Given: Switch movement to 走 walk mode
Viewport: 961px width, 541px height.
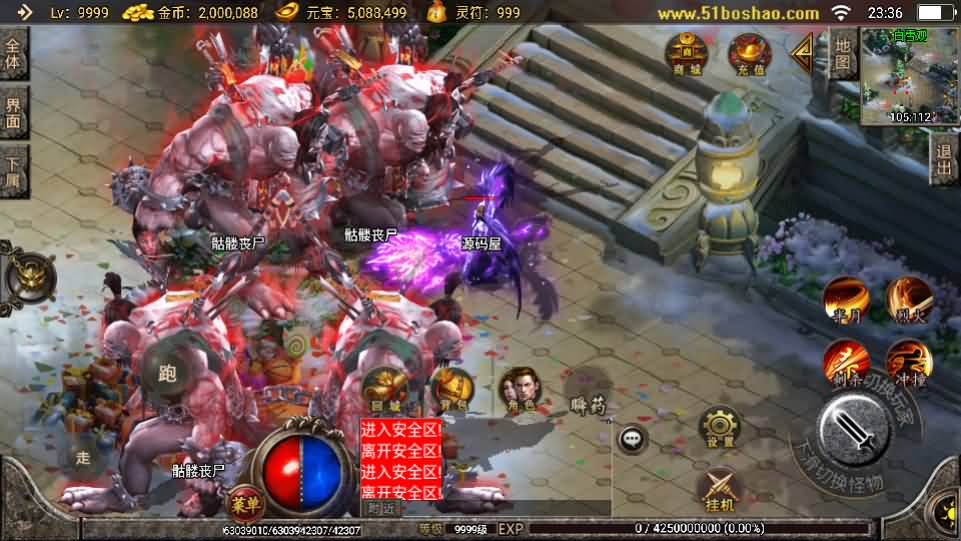Looking at the screenshot, I should pos(83,459).
